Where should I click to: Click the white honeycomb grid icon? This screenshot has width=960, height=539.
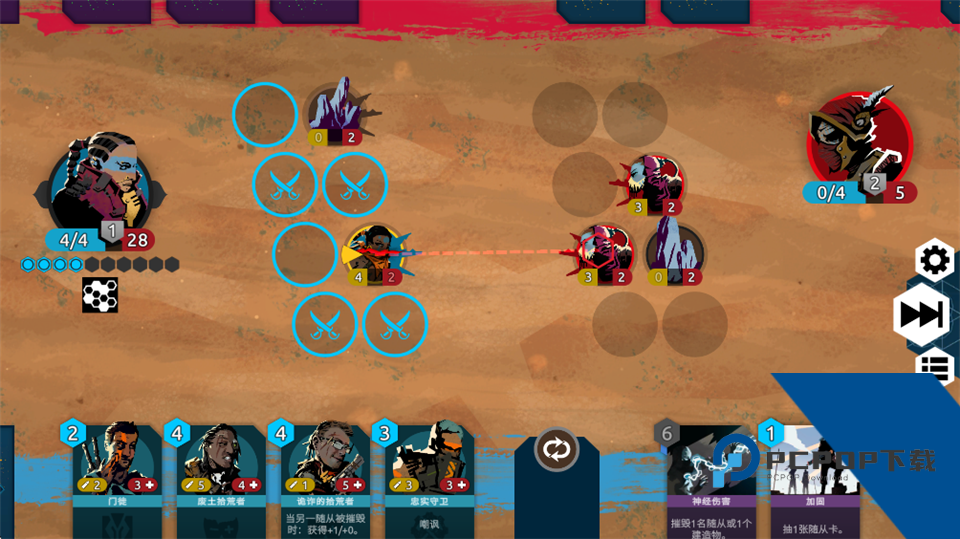[100, 295]
